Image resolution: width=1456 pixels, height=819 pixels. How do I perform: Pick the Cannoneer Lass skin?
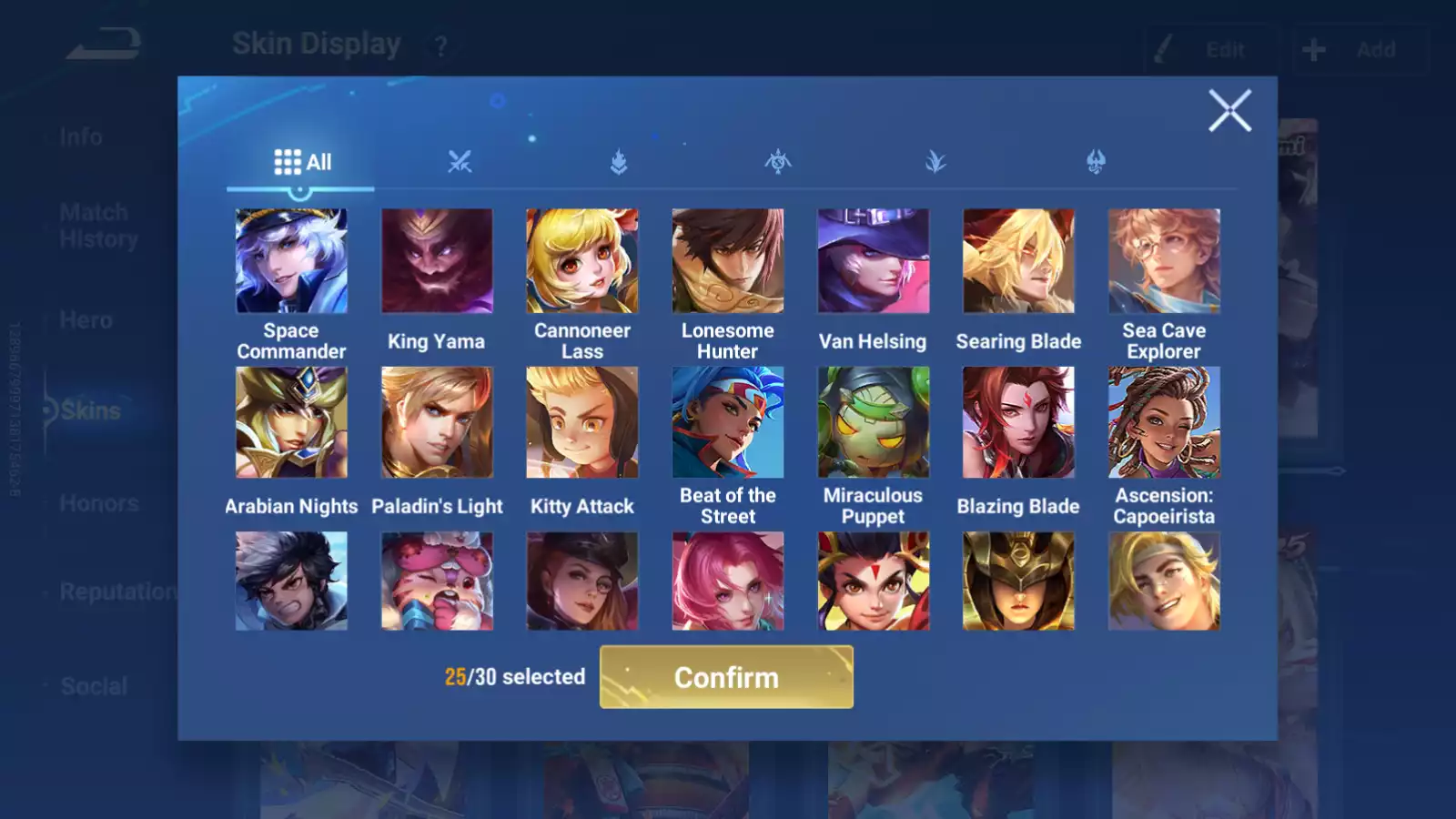[x=582, y=261]
